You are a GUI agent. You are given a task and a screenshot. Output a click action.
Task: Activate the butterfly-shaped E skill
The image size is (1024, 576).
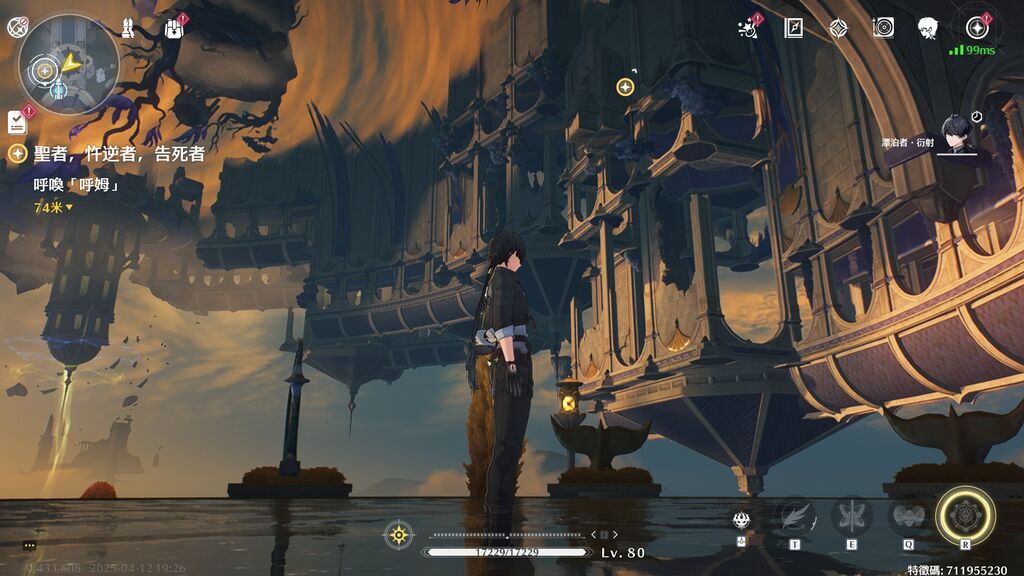[x=851, y=517]
